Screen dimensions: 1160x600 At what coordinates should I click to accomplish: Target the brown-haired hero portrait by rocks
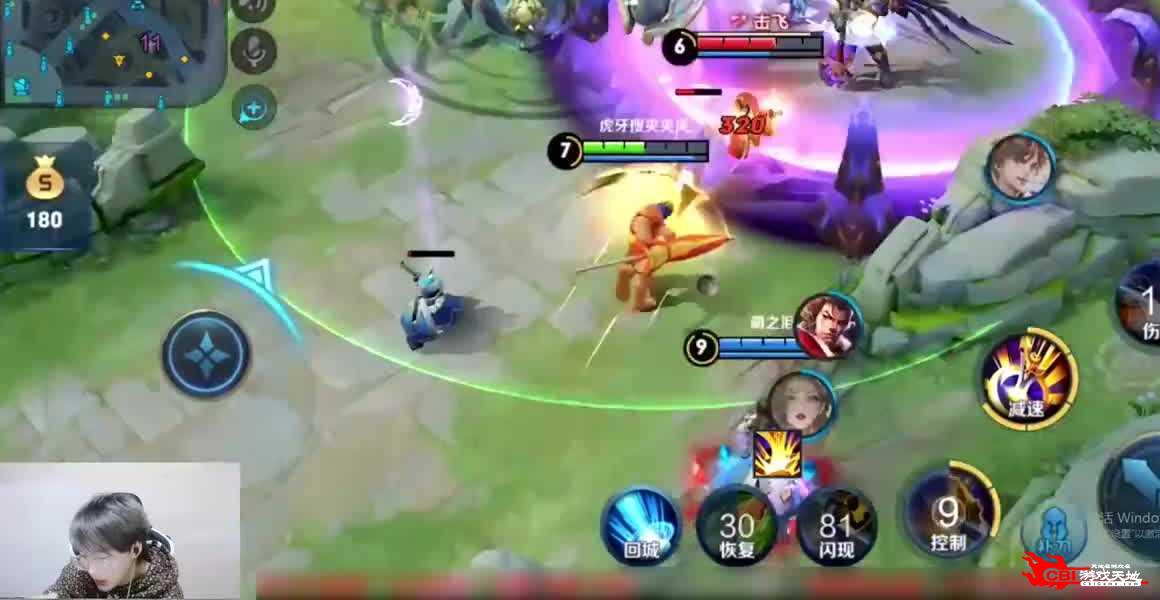pyautogui.click(x=1020, y=167)
